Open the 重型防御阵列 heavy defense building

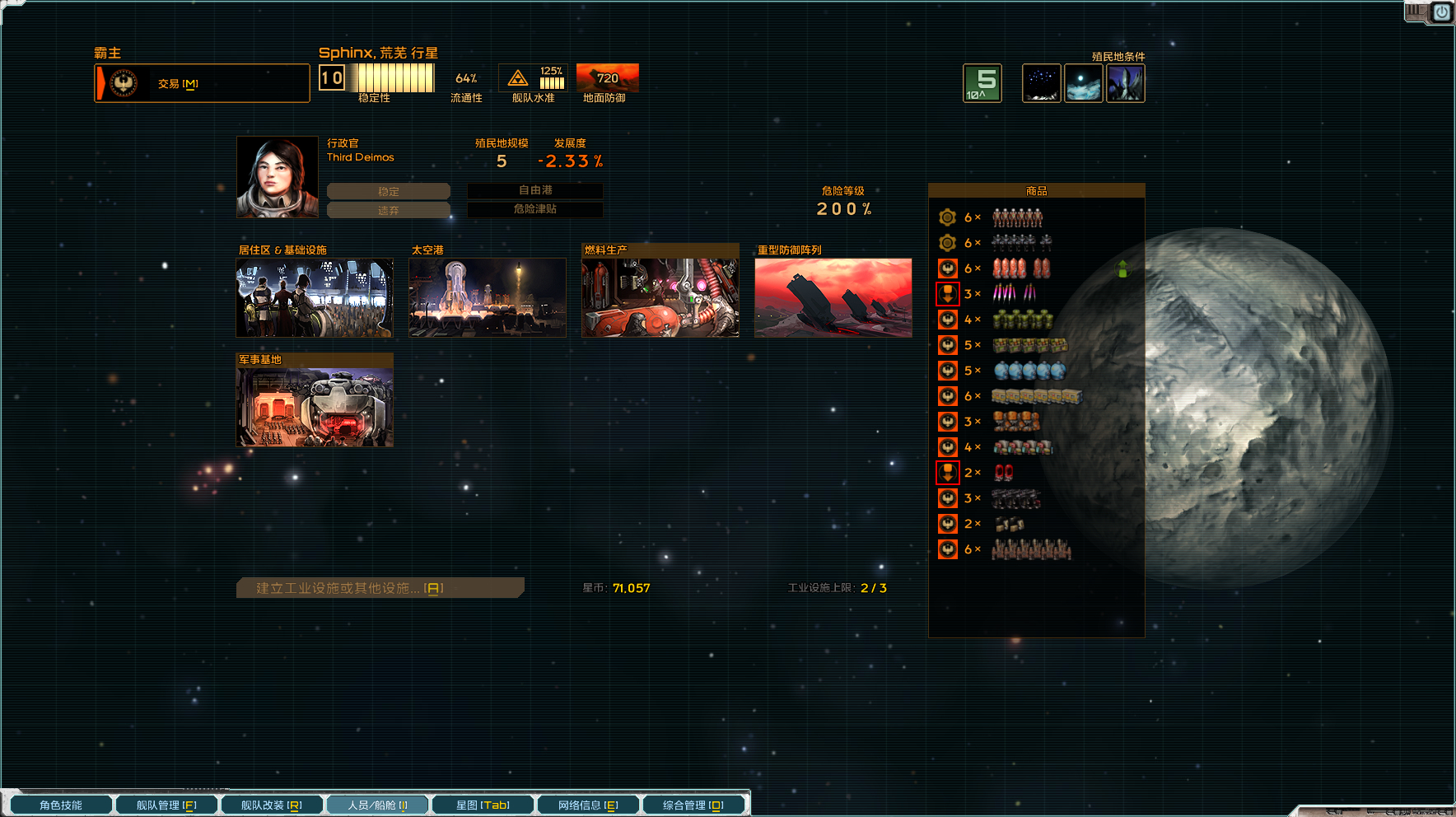click(x=833, y=297)
